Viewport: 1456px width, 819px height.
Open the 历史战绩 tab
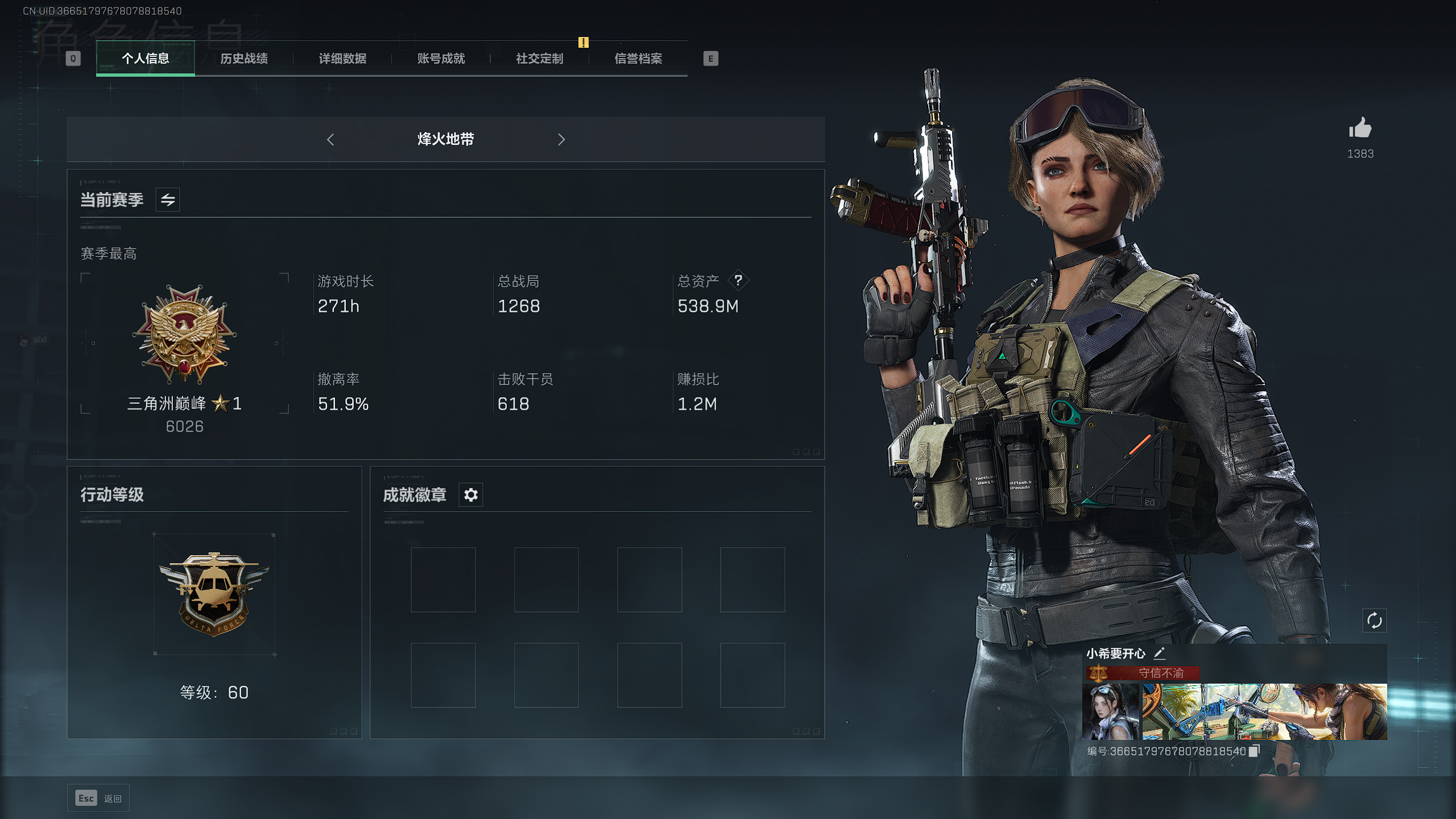coord(244,59)
